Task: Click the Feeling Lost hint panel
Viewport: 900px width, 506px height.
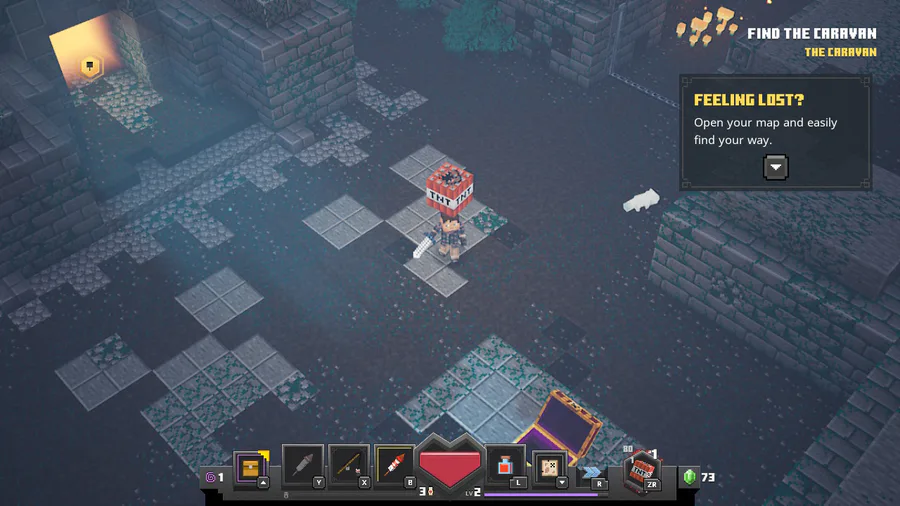Action: 775,132
